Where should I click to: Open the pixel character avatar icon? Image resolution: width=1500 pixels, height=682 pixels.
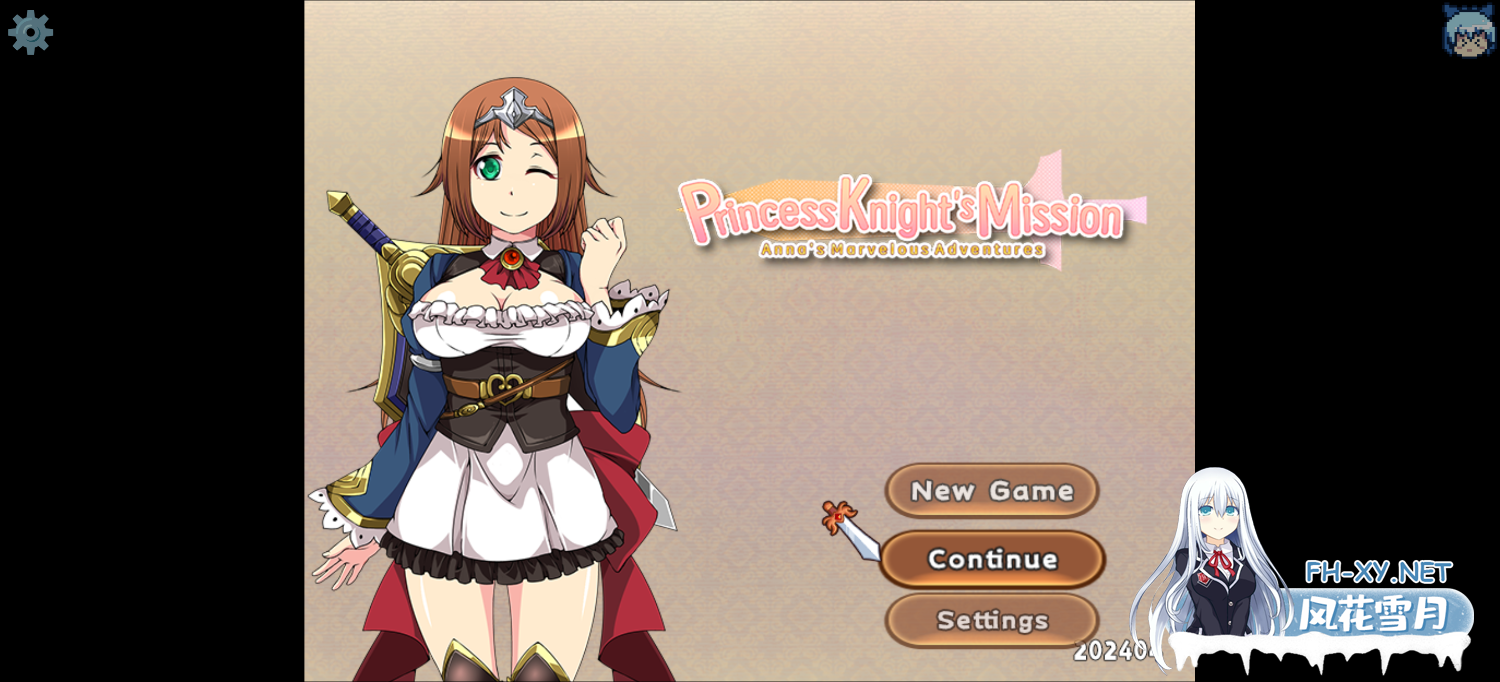(1468, 30)
